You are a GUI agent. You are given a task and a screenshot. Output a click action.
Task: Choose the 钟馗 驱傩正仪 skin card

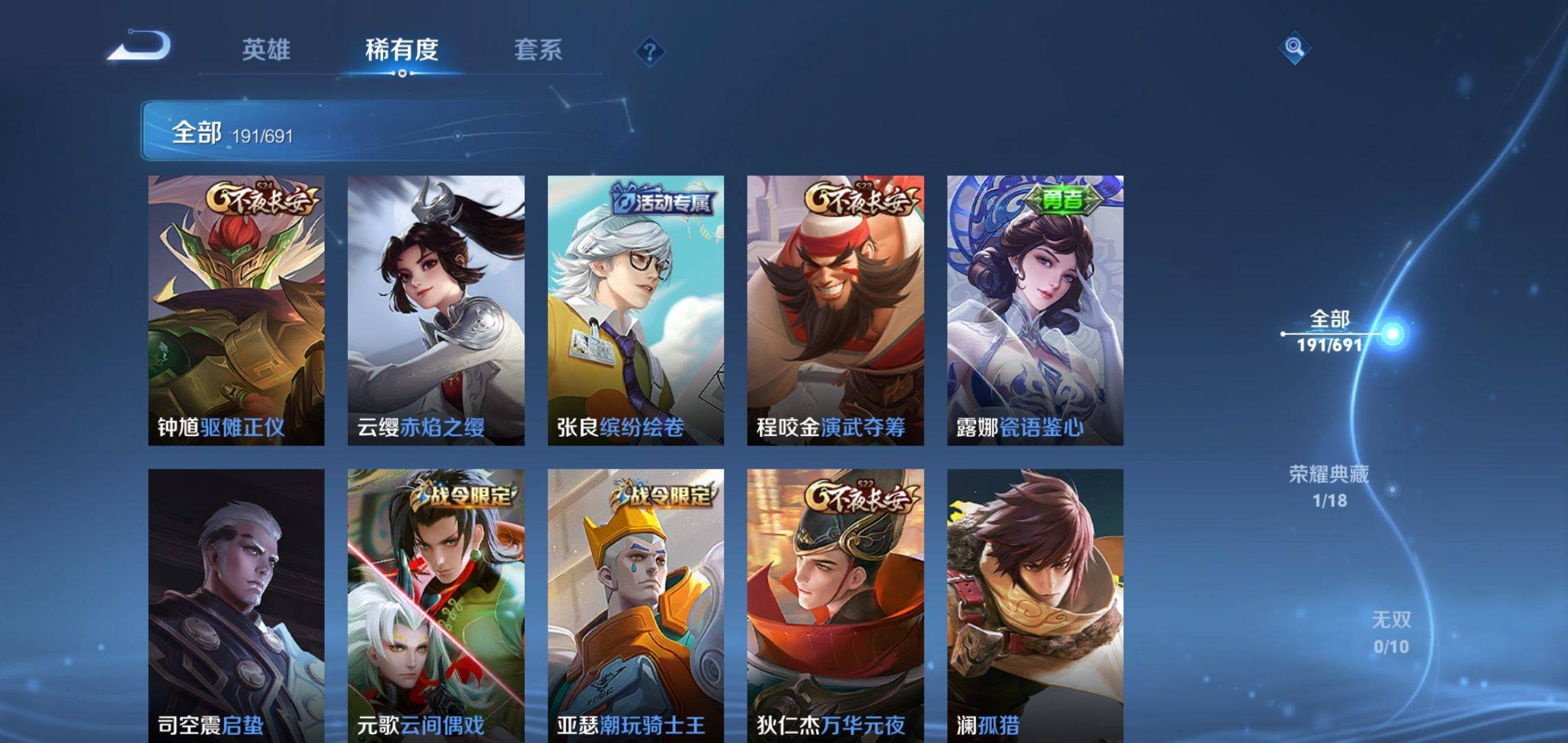pos(236,310)
